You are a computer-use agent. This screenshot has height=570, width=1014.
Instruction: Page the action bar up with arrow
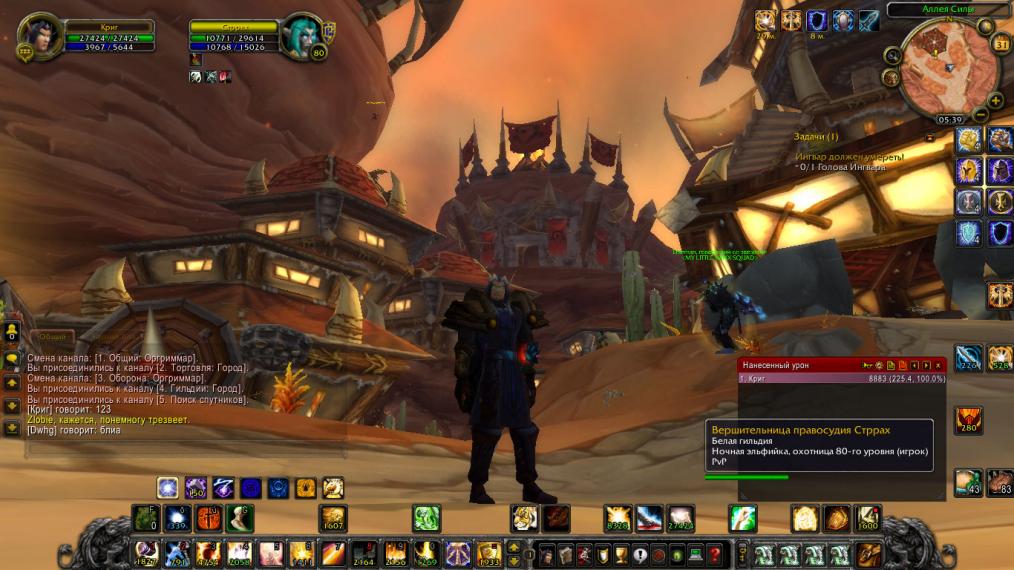(x=514, y=547)
